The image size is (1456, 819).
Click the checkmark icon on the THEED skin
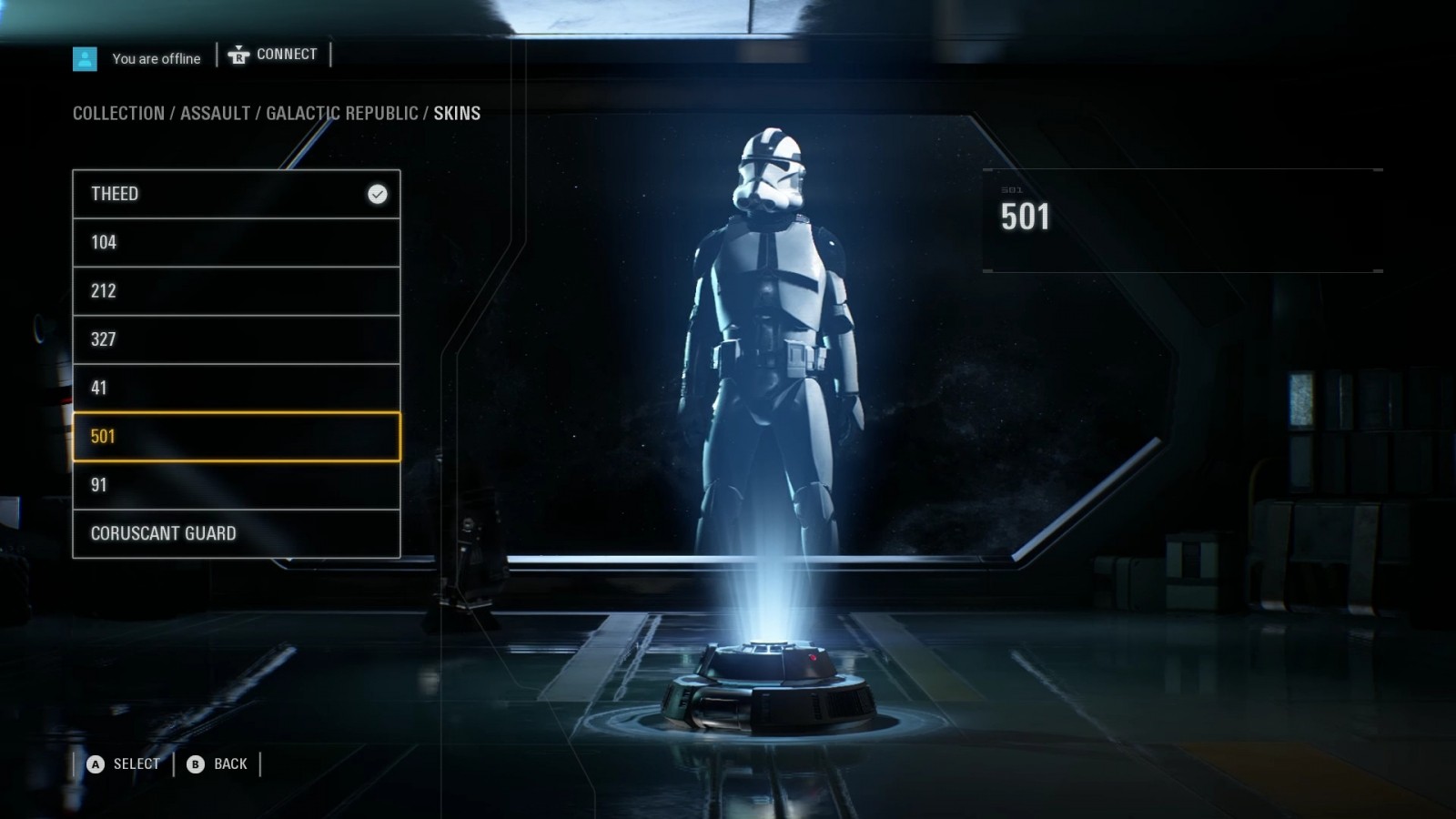click(x=377, y=194)
